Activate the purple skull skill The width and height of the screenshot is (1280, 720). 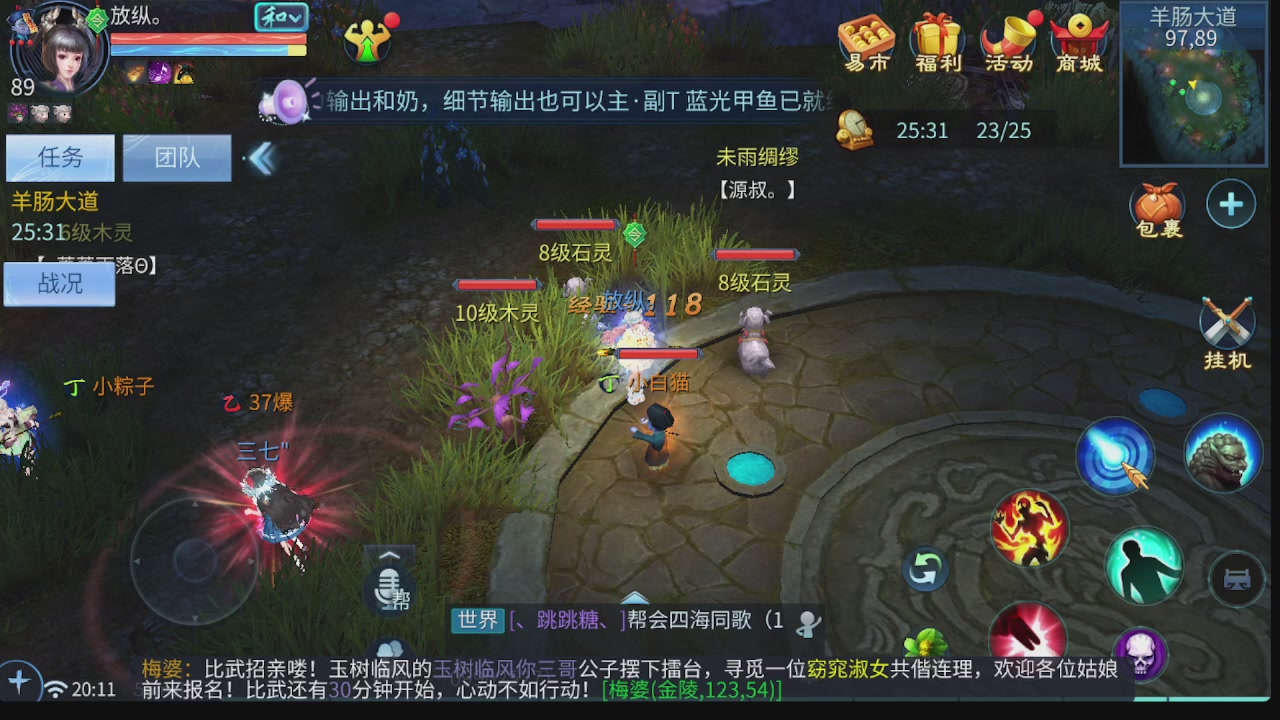(x=1140, y=652)
